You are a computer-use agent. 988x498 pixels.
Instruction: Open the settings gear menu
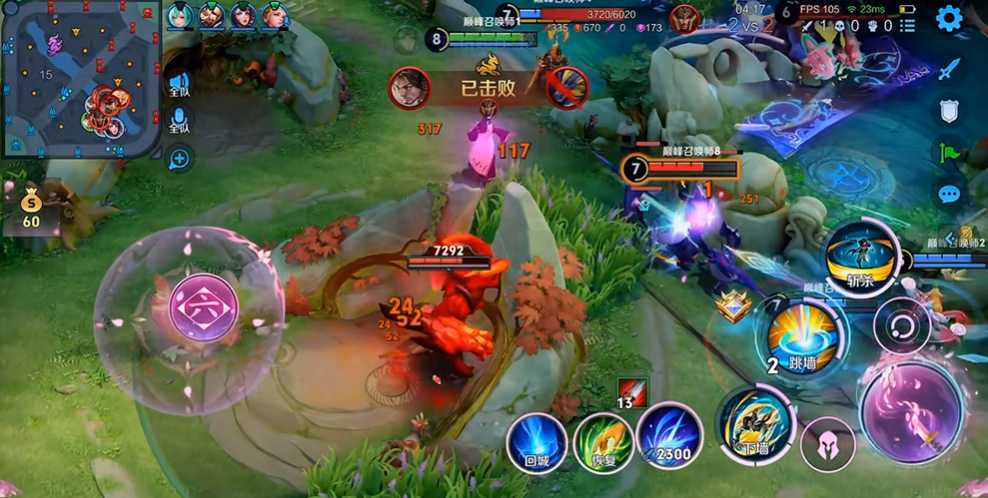(948, 18)
